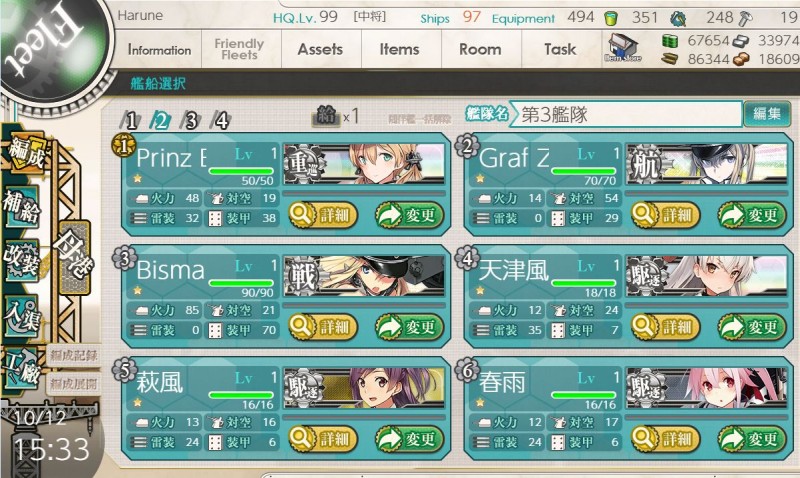Open the Task list

[x=560, y=49]
